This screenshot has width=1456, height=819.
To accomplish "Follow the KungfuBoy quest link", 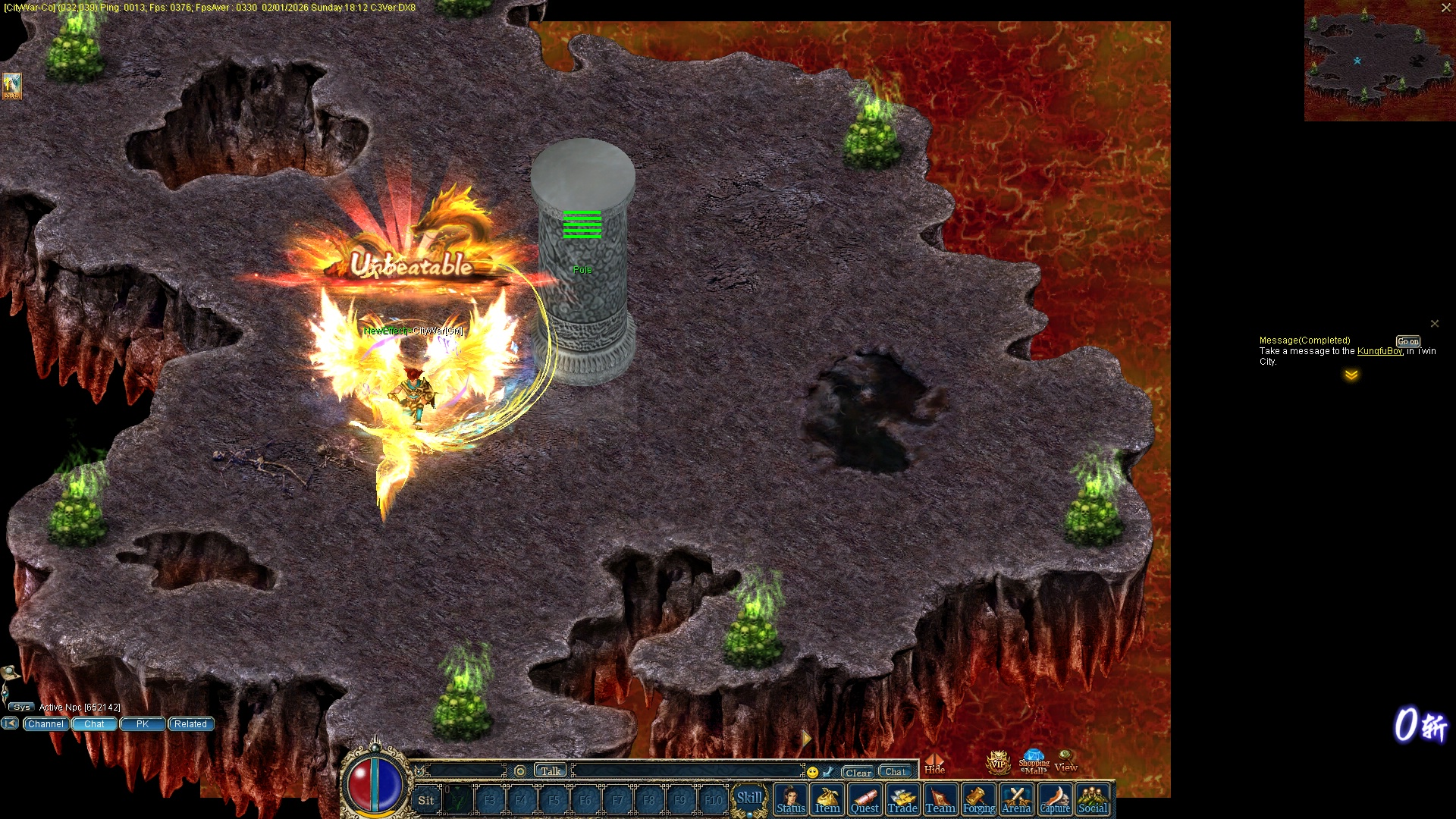I will point(1379,351).
